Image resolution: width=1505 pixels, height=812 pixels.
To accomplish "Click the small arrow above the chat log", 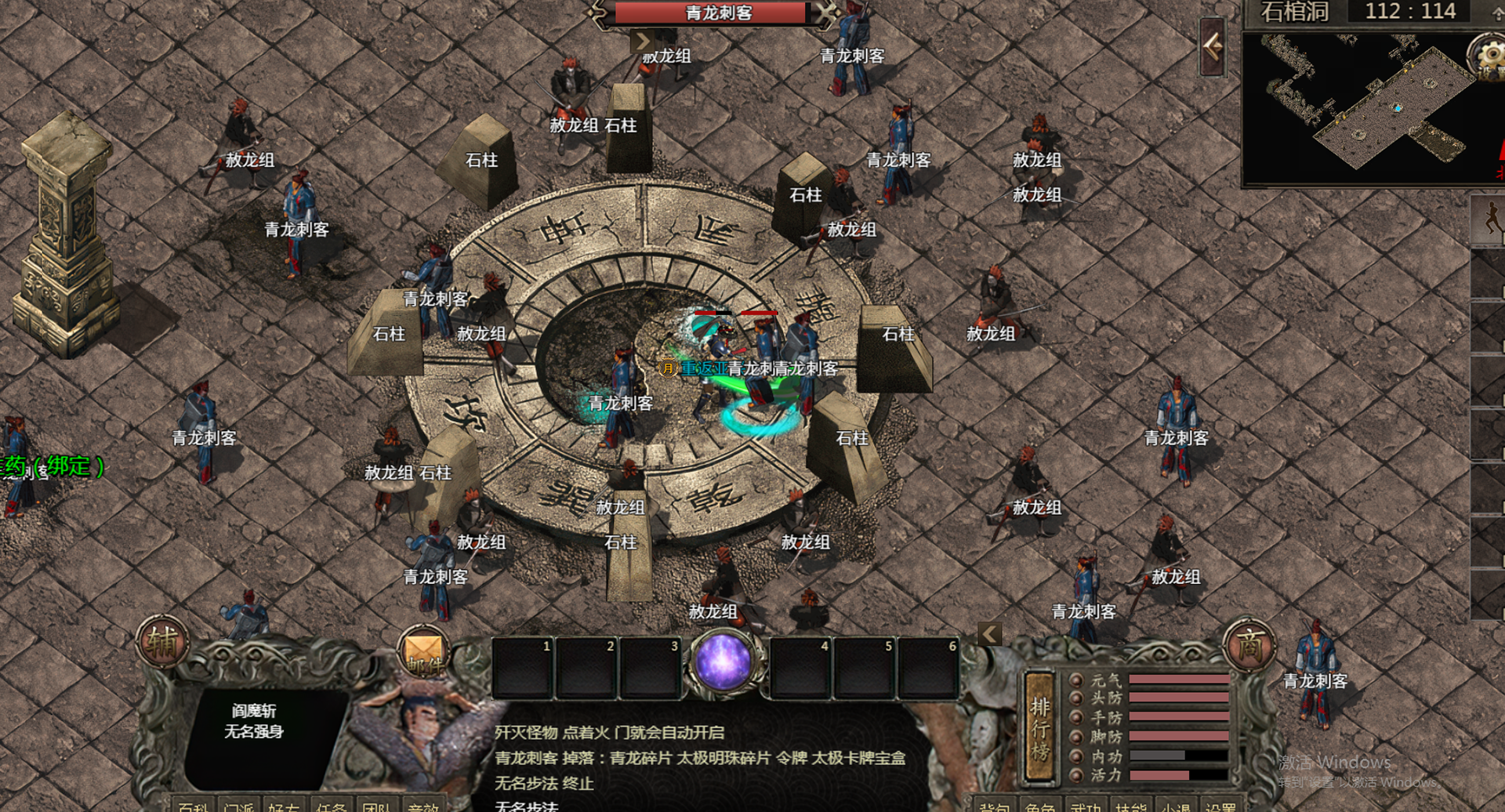I will click(990, 634).
